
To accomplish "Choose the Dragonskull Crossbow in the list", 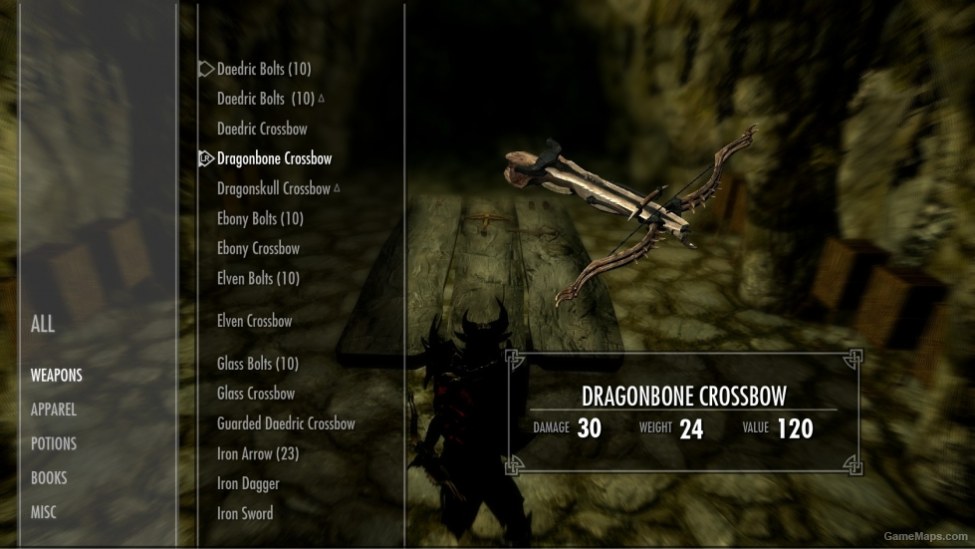I will 273,189.
